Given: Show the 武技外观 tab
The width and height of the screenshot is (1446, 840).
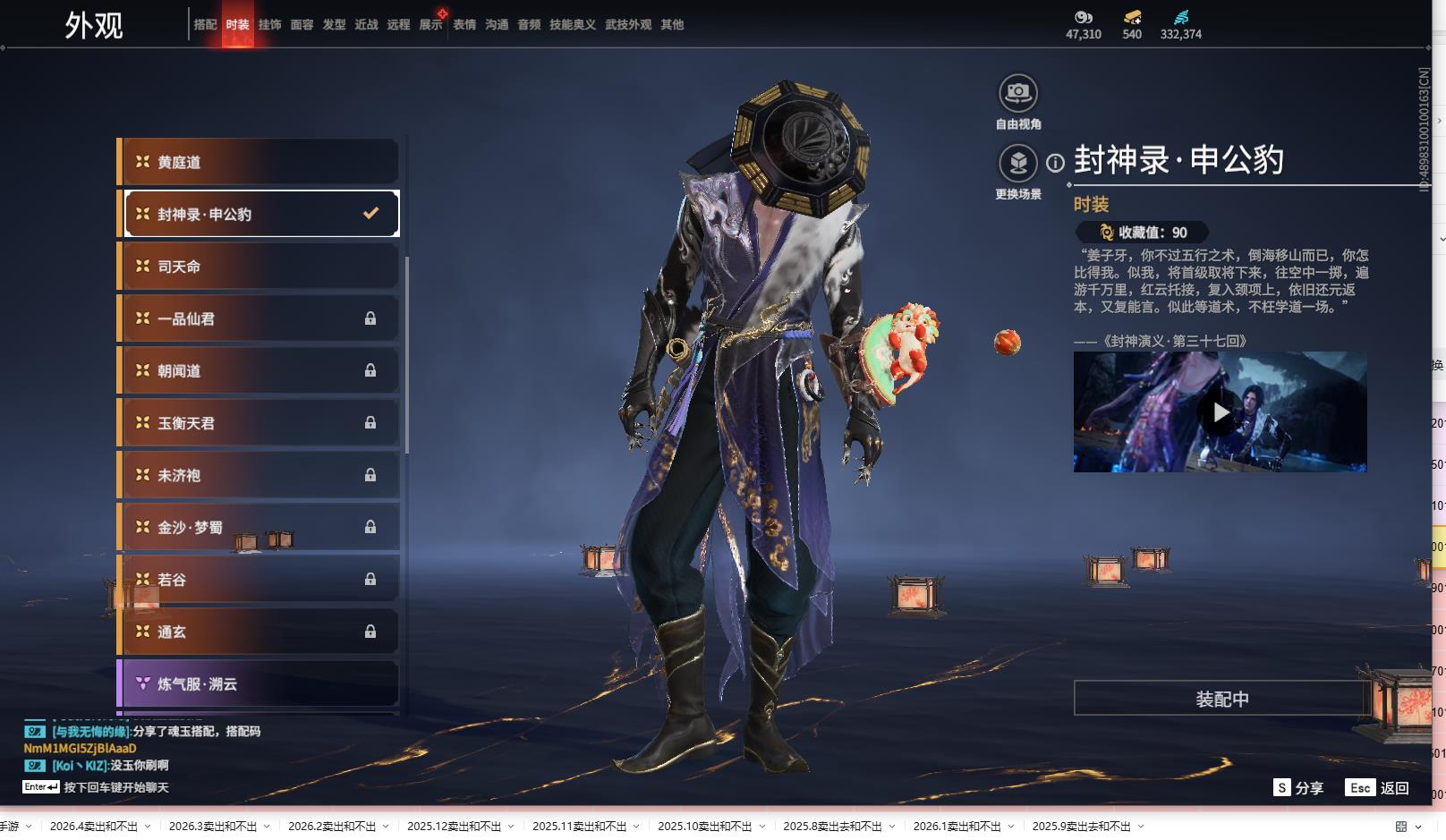Looking at the screenshot, I should point(628,25).
